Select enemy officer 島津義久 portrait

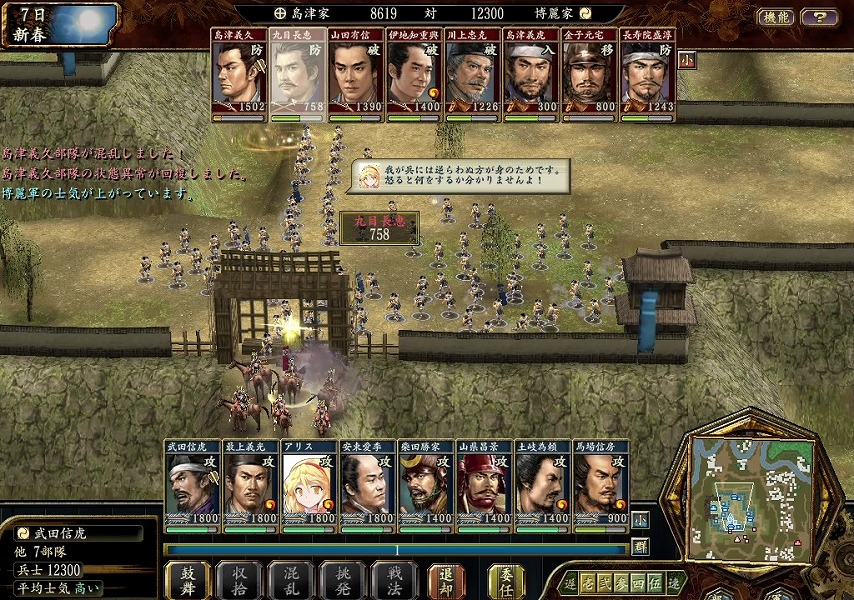[x=239, y=71]
